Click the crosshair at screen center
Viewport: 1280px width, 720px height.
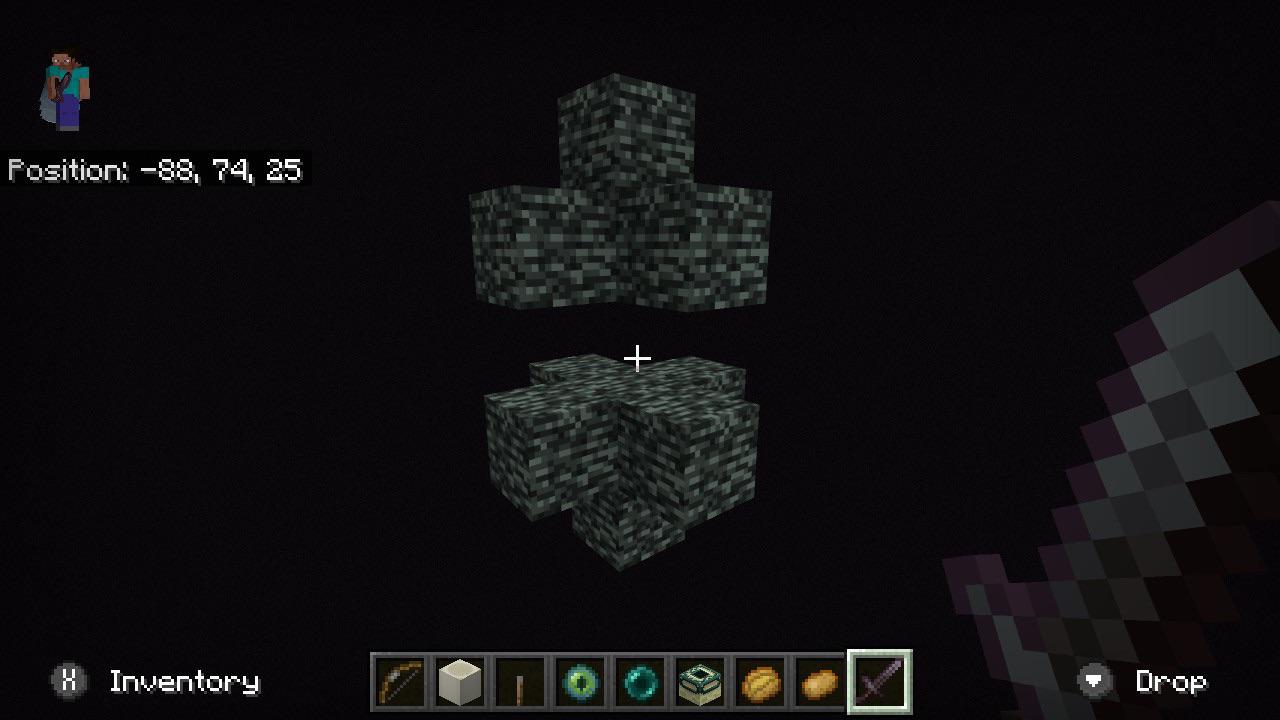click(x=637, y=356)
